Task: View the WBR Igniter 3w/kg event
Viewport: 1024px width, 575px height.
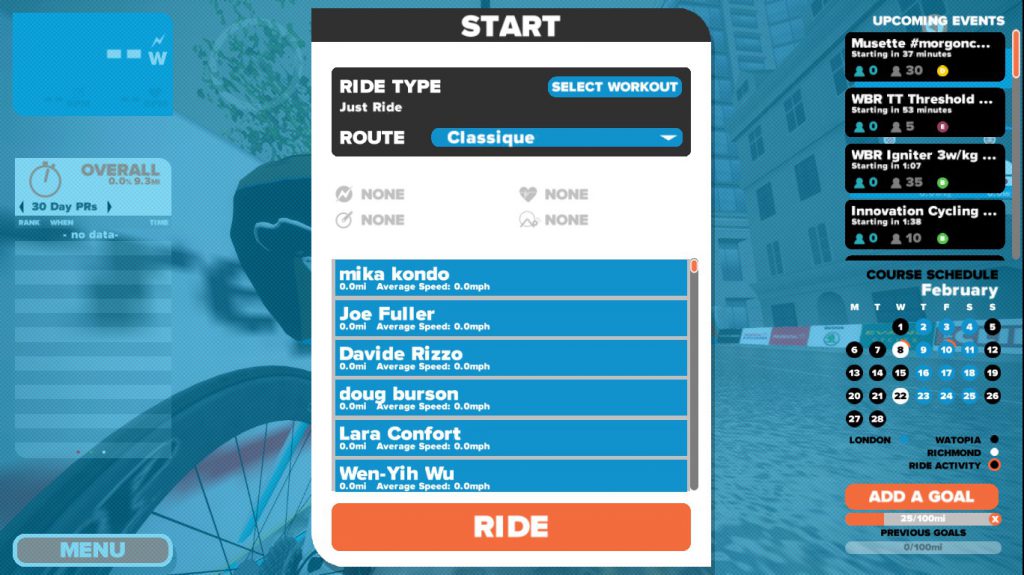Action: coord(925,168)
